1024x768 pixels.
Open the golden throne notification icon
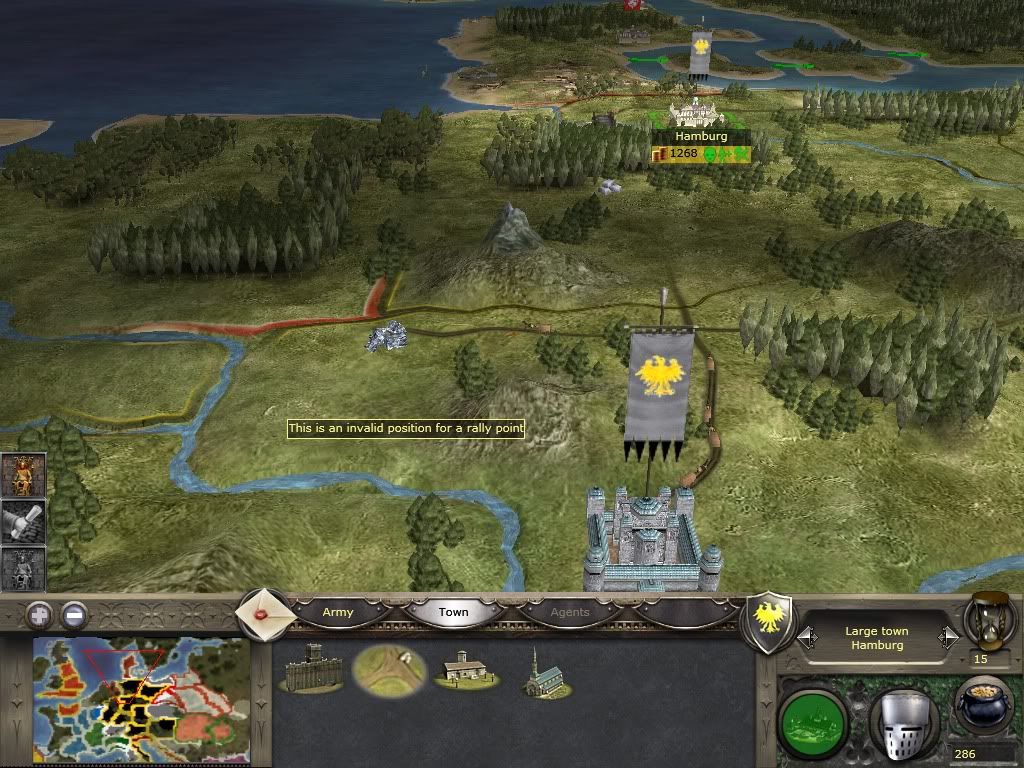pyautogui.click(x=21, y=476)
